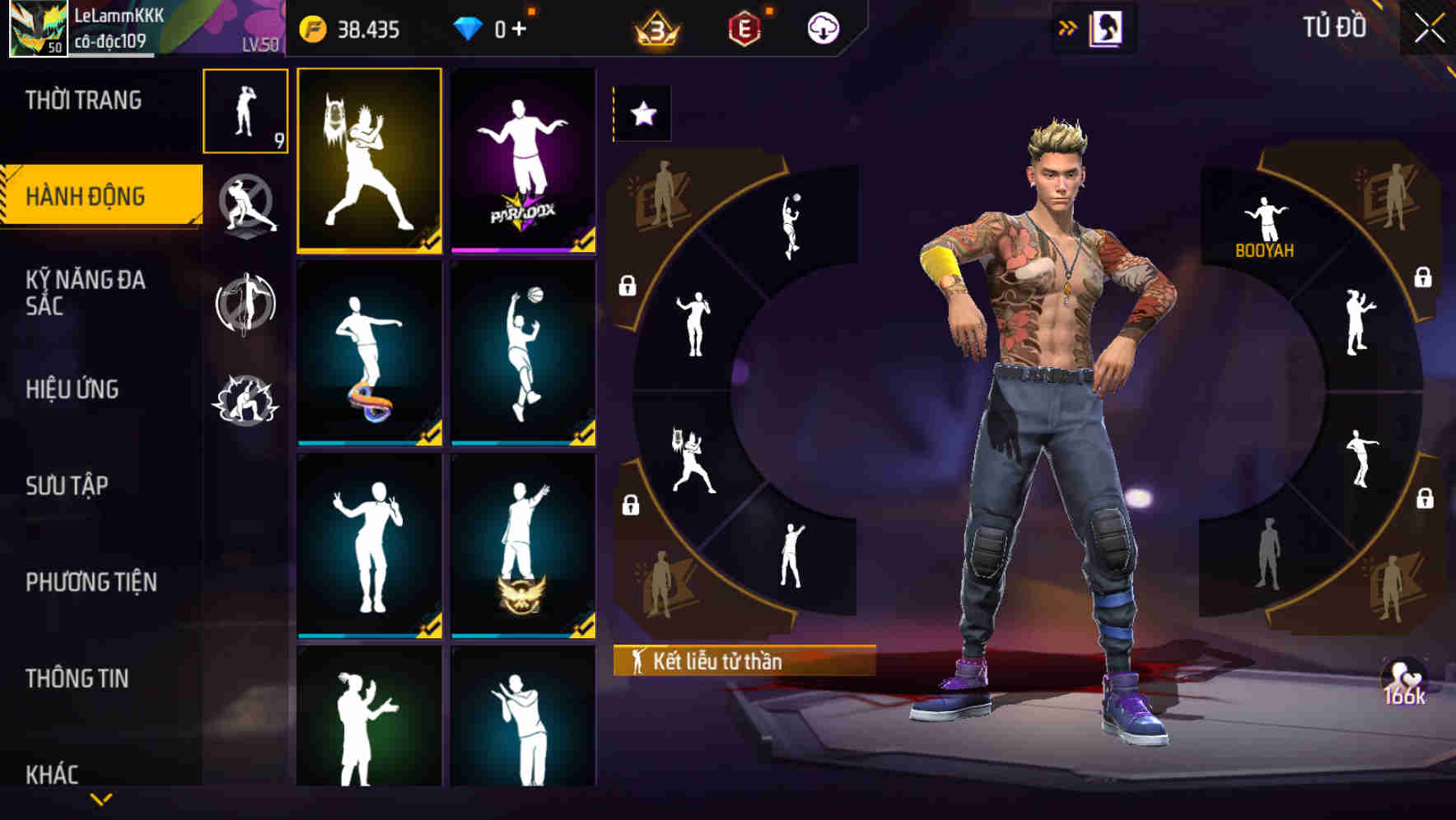Viewport: 1456px width, 820px height.
Task: Open the PHƯƠNG TIỆN category
Action: 91,580
